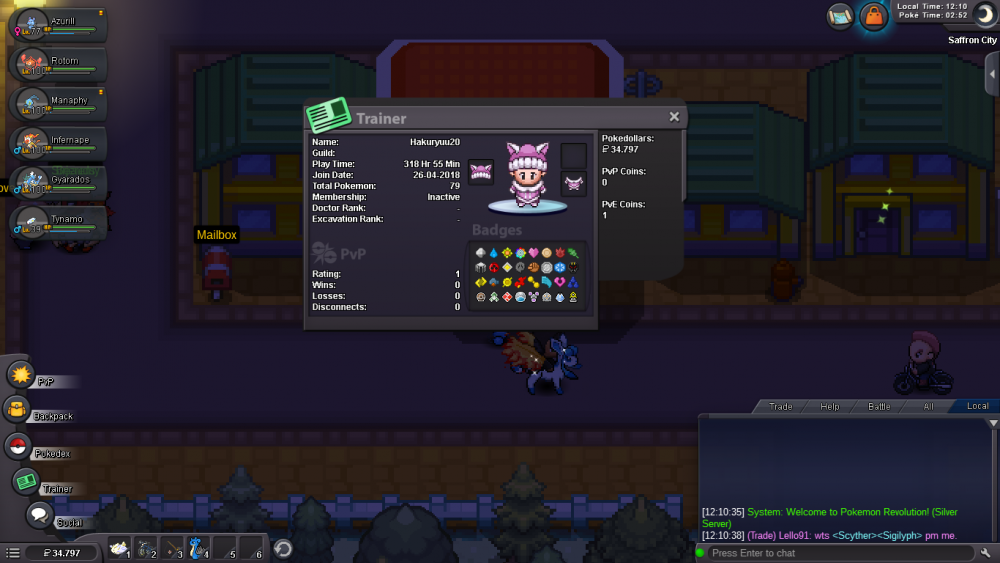The height and width of the screenshot is (563, 1000).
Task: Switch to the Trade chat tab
Action: click(780, 406)
